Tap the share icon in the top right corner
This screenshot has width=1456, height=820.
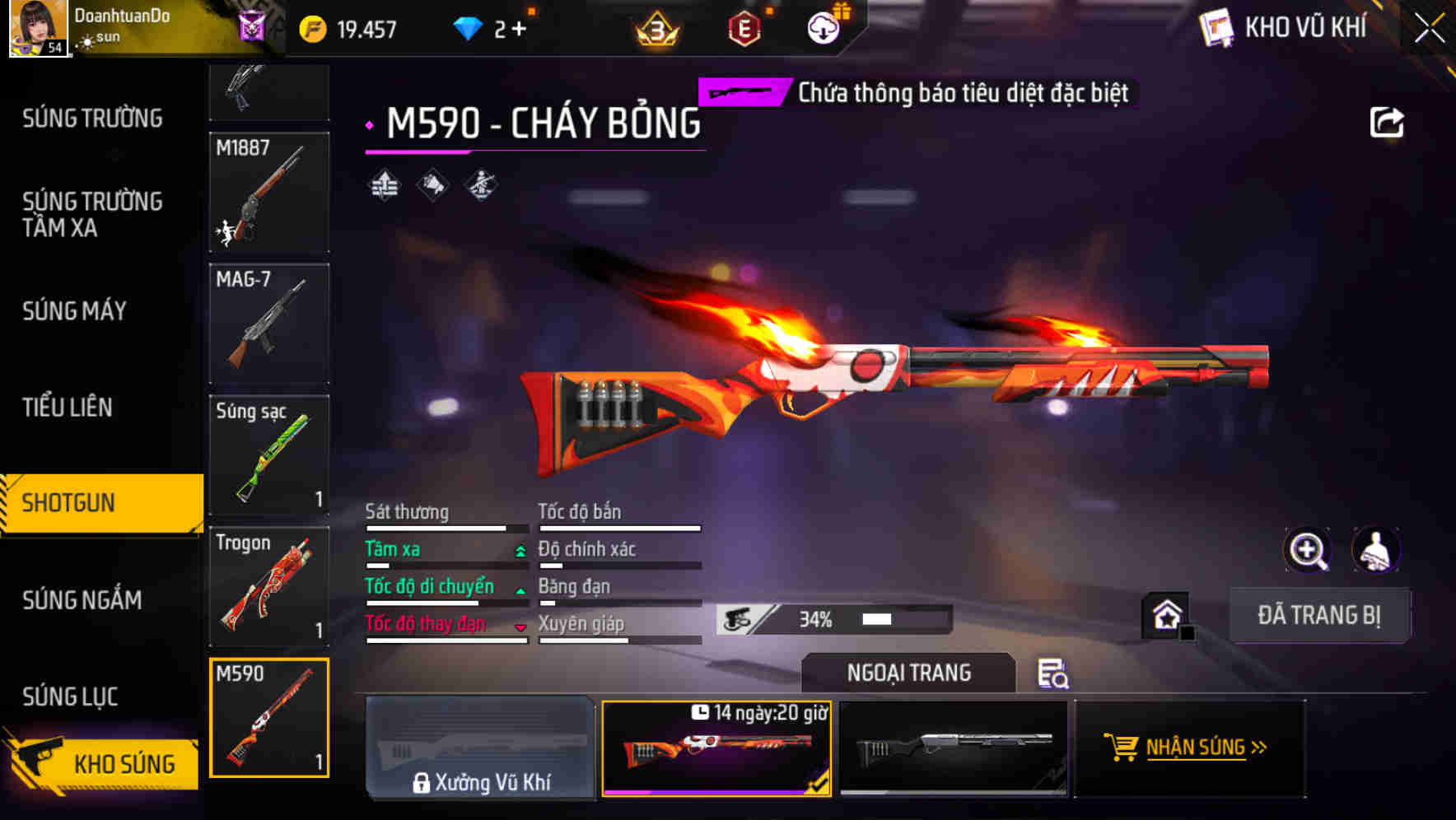[1388, 121]
